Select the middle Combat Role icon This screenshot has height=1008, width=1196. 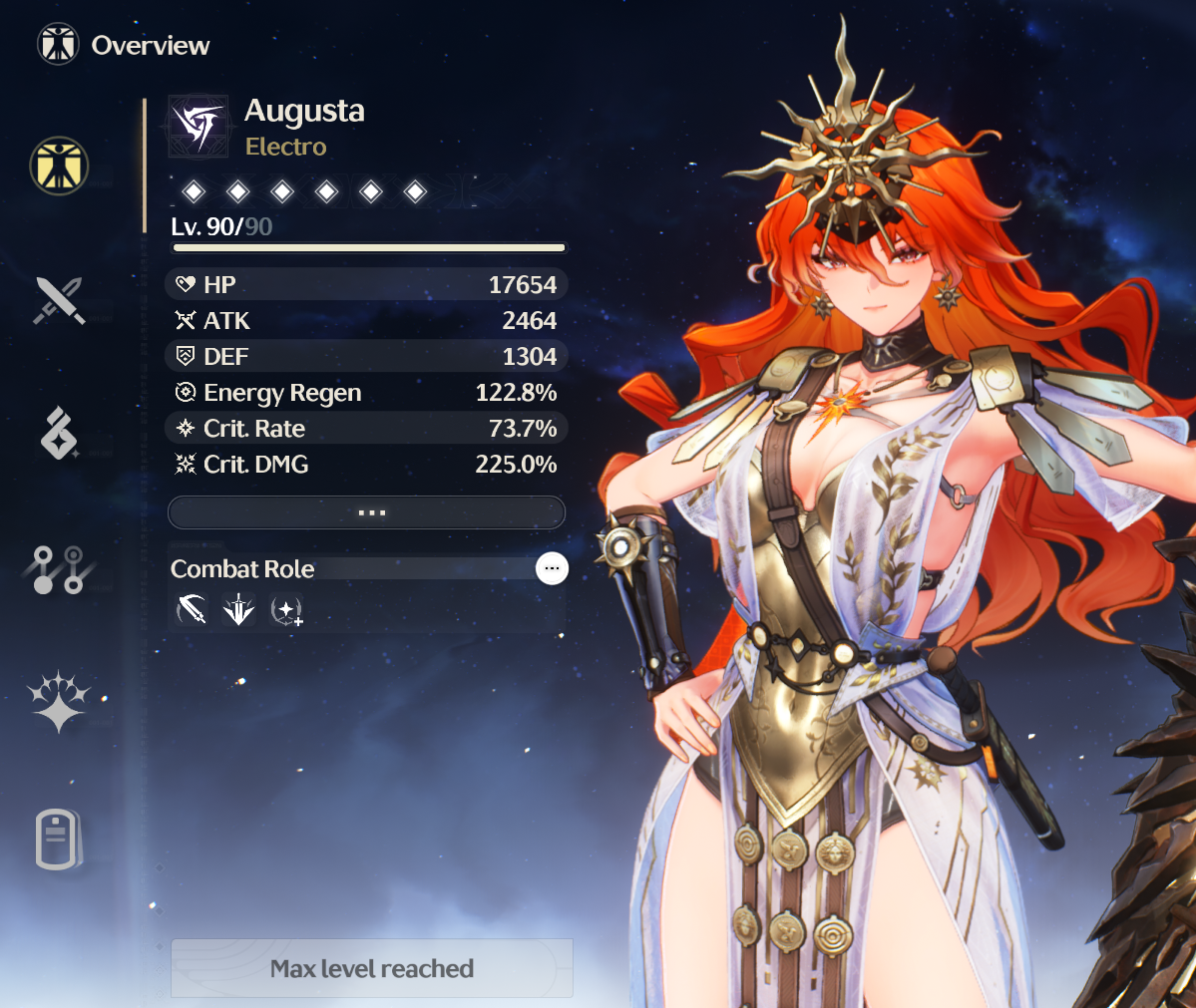(x=238, y=608)
